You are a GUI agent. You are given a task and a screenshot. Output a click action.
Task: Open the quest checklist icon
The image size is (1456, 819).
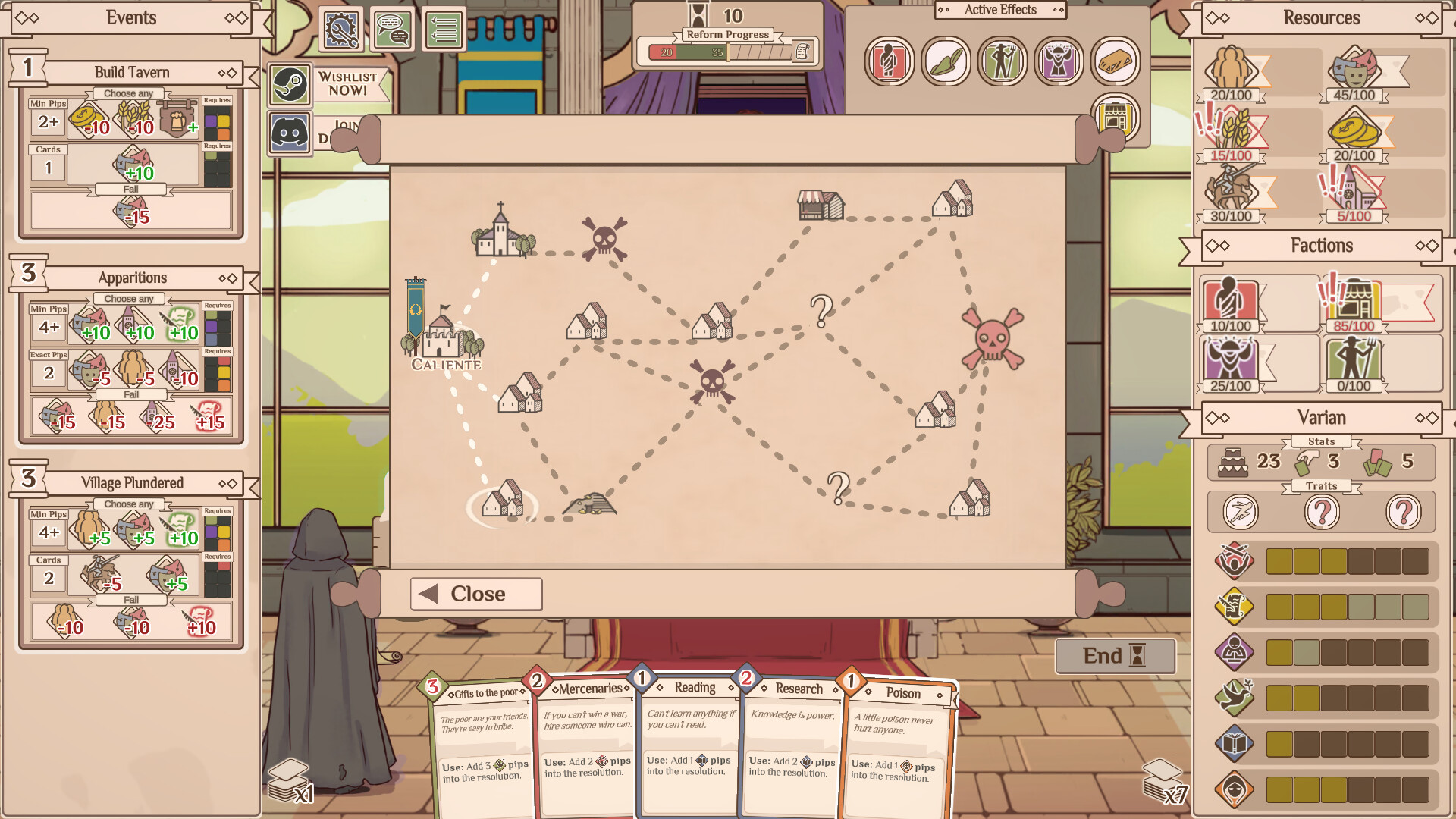pos(444,29)
